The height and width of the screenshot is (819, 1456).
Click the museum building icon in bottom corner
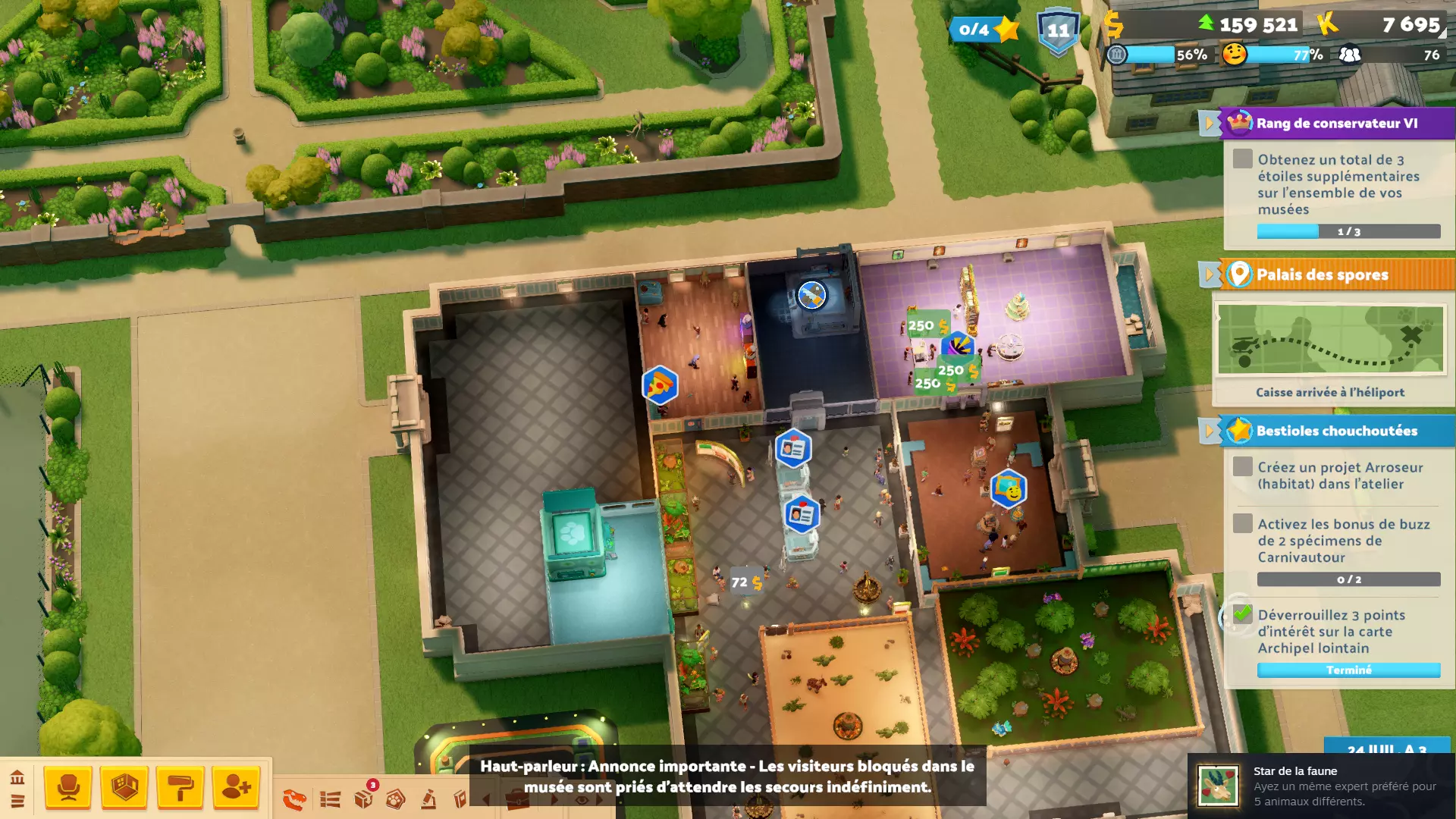17,778
